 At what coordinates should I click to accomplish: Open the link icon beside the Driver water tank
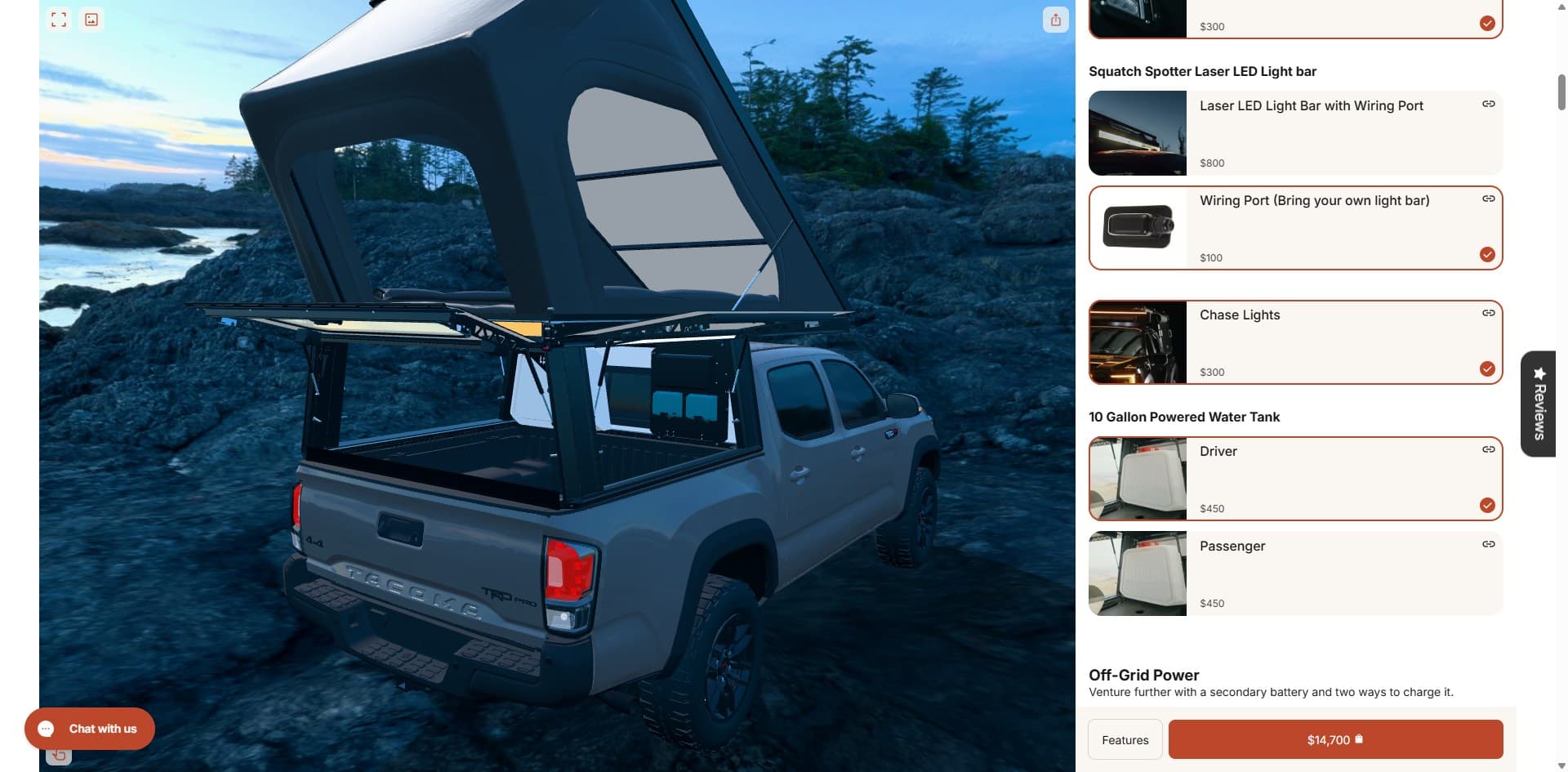(1488, 448)
